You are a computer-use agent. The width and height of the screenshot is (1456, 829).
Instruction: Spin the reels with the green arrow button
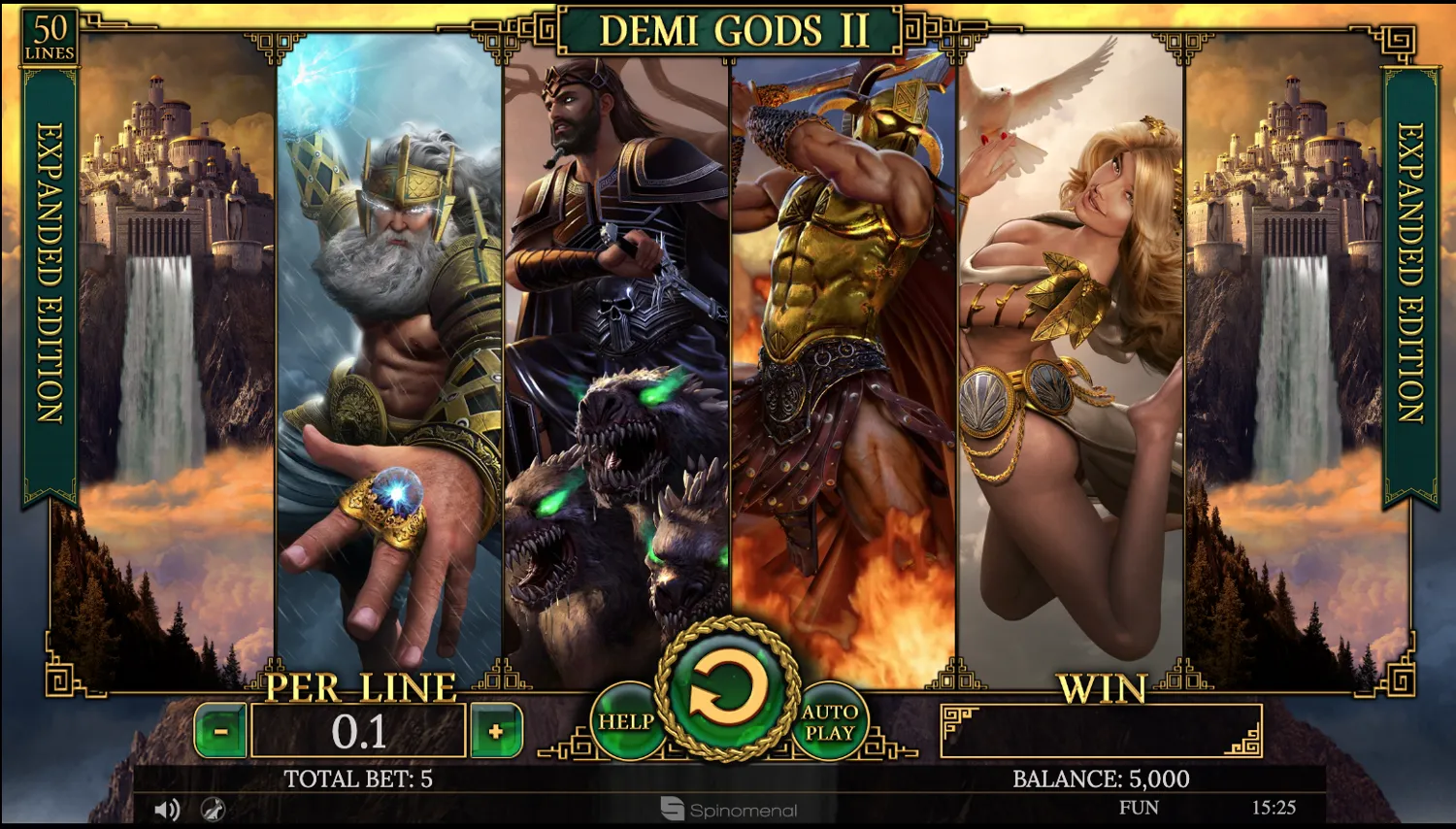727,690
